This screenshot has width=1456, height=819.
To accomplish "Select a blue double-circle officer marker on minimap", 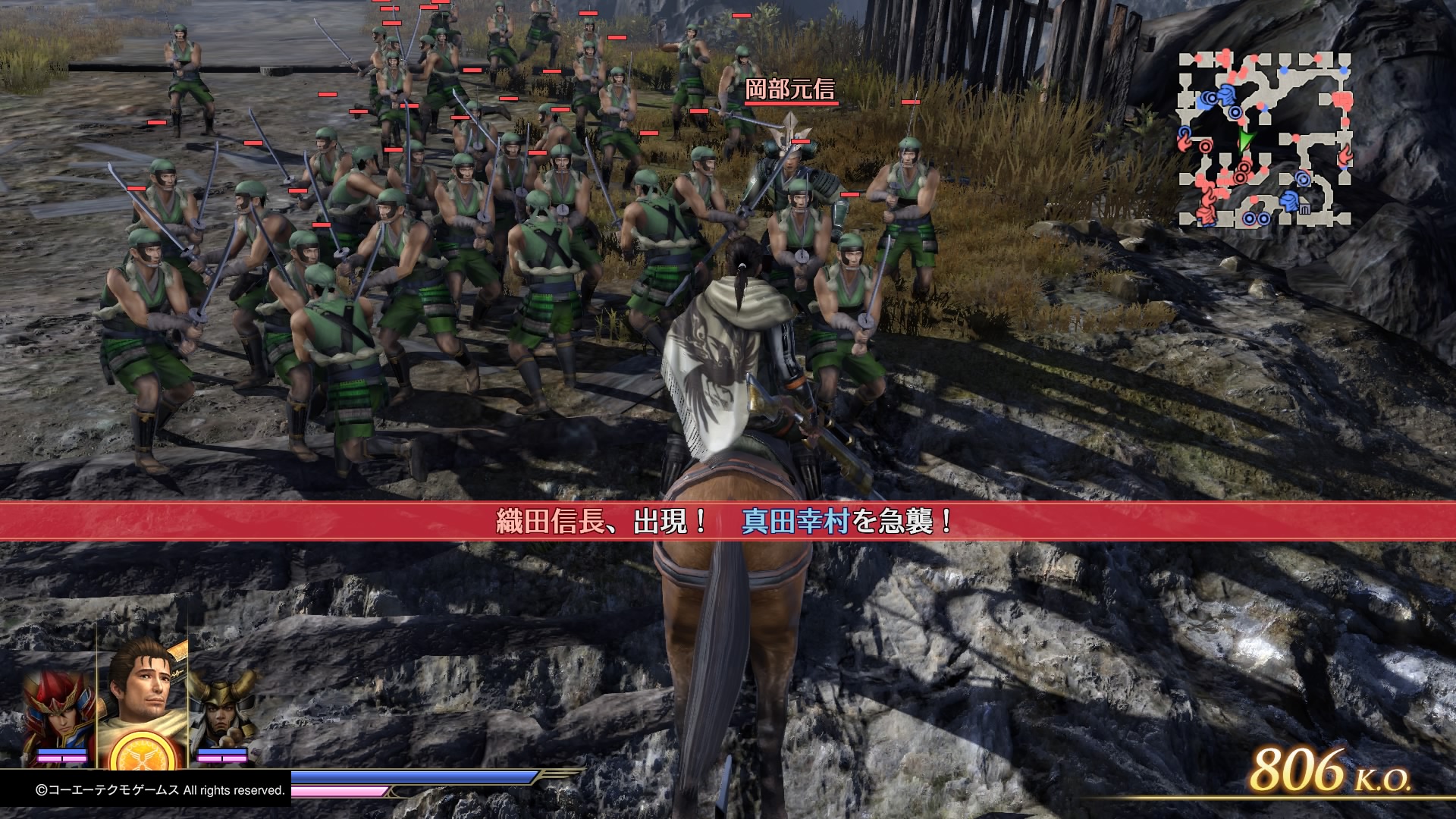I will tap(1235, 112).
